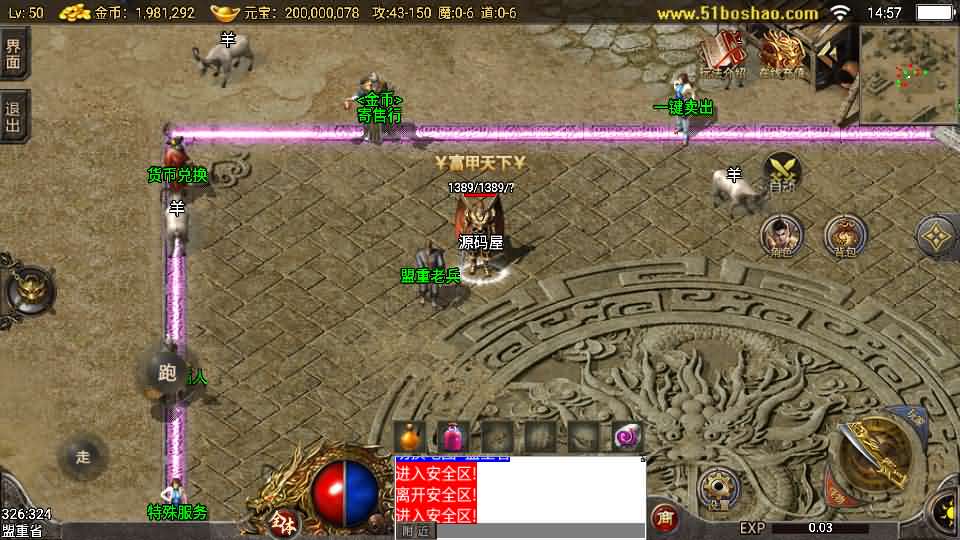Open the 角色 character sheet
Screen dimensions: 960x540
(x=781, y=237)
